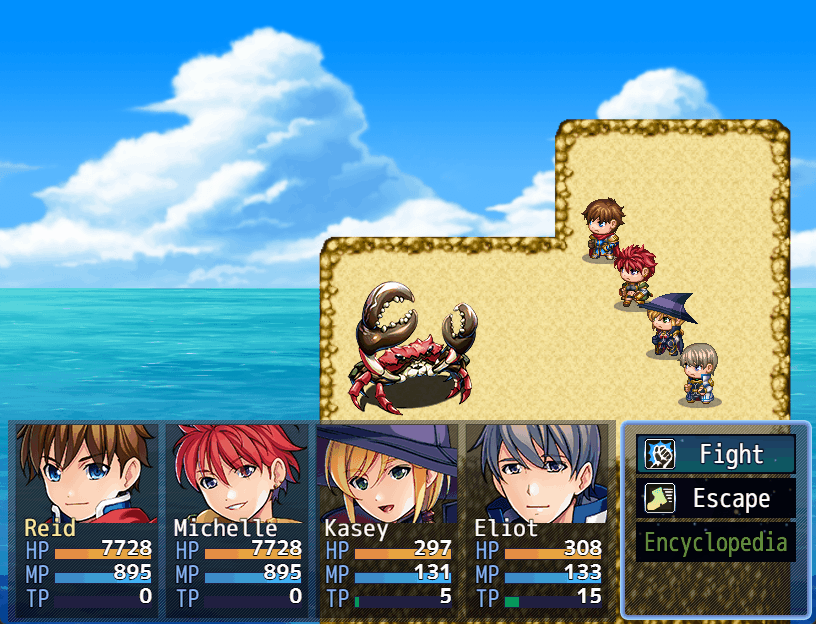Pick Eliot's status portrait

coord(537,472)
